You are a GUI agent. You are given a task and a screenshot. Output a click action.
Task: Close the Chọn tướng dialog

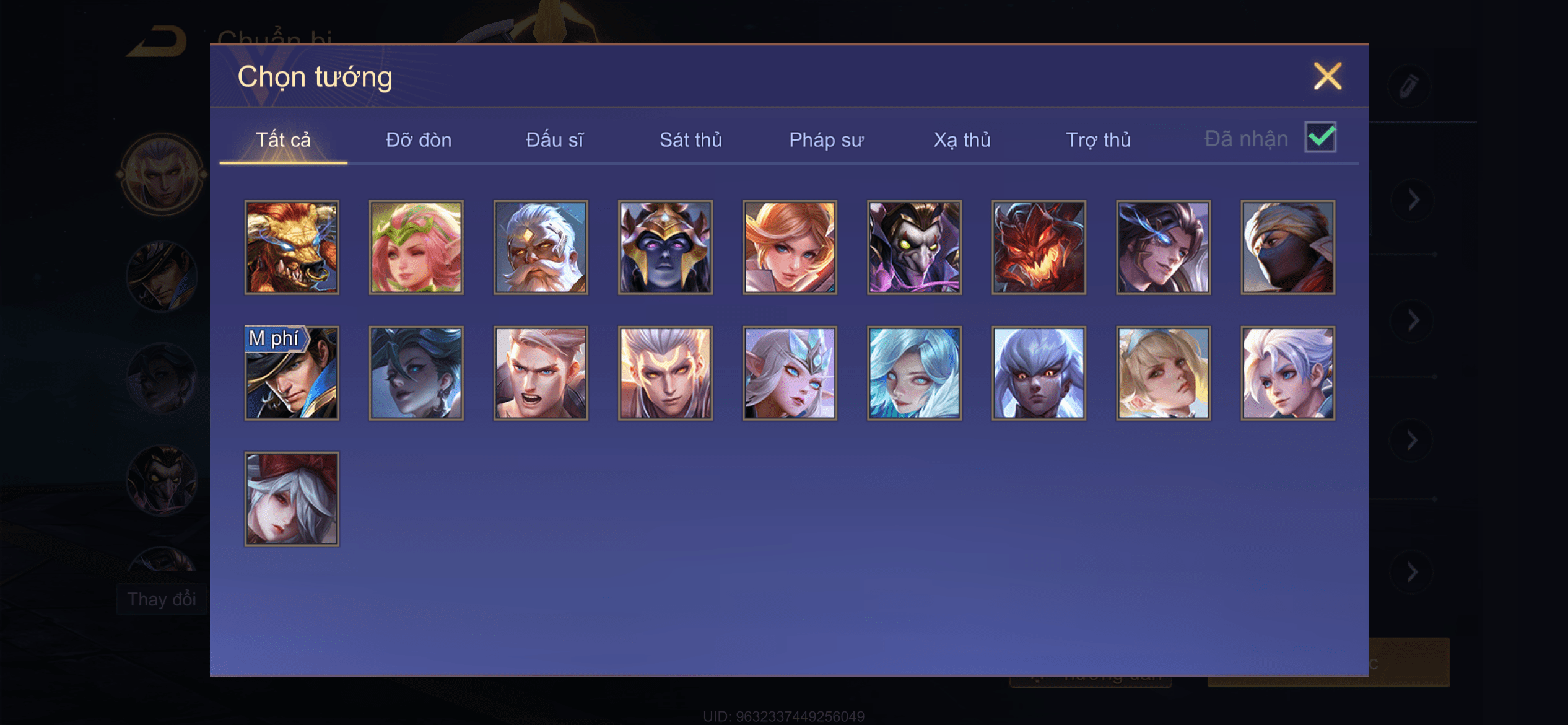1327,77
